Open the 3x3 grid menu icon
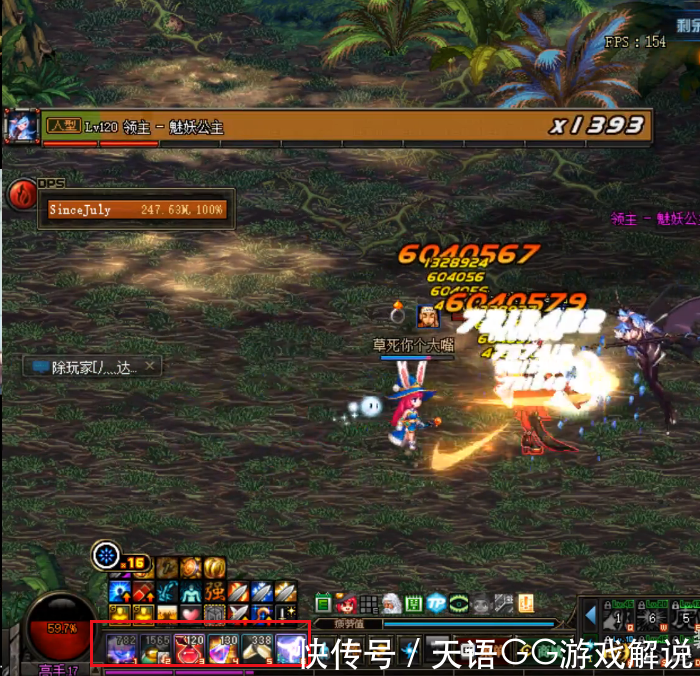Viewport: 700px width, 676px height. (369, 604)
